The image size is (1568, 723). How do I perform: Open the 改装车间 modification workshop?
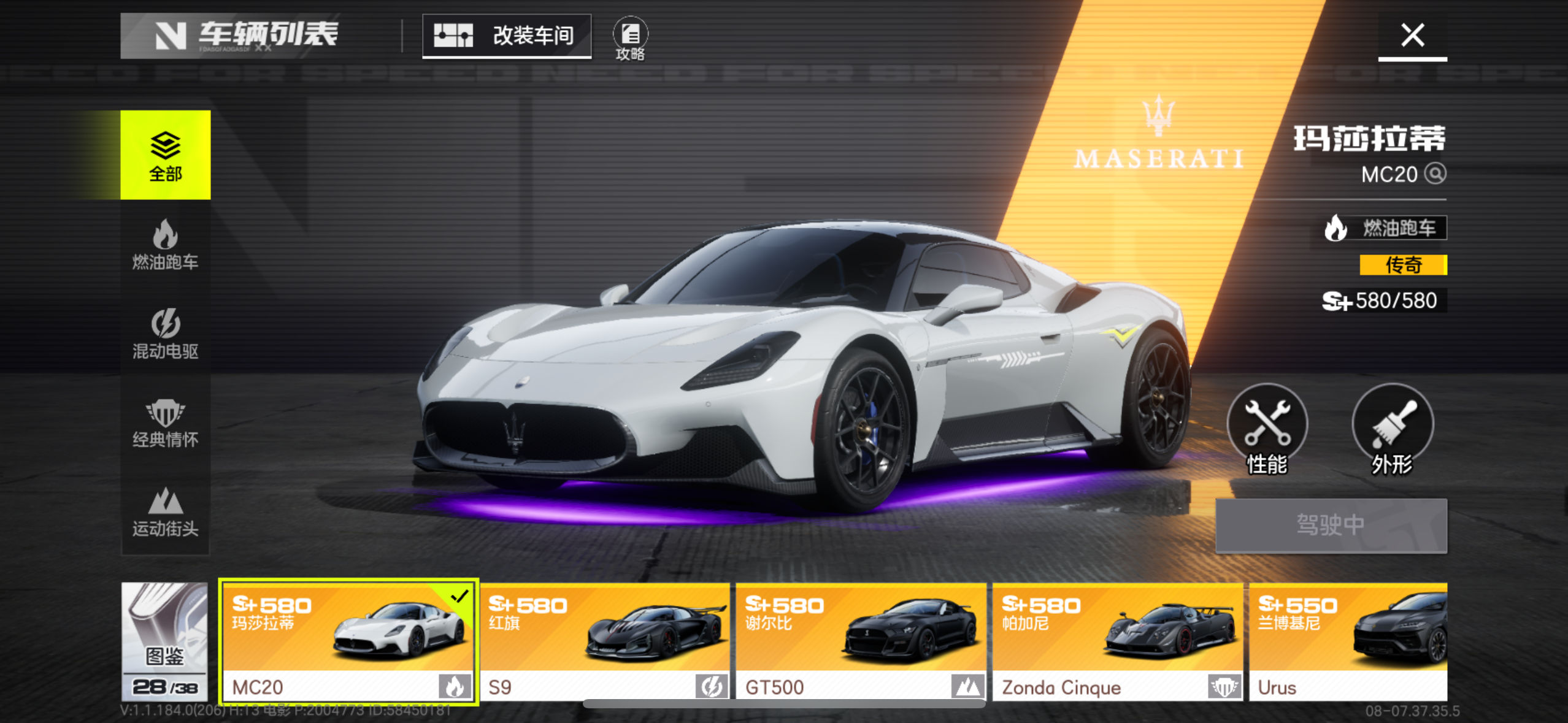(507, 36)
